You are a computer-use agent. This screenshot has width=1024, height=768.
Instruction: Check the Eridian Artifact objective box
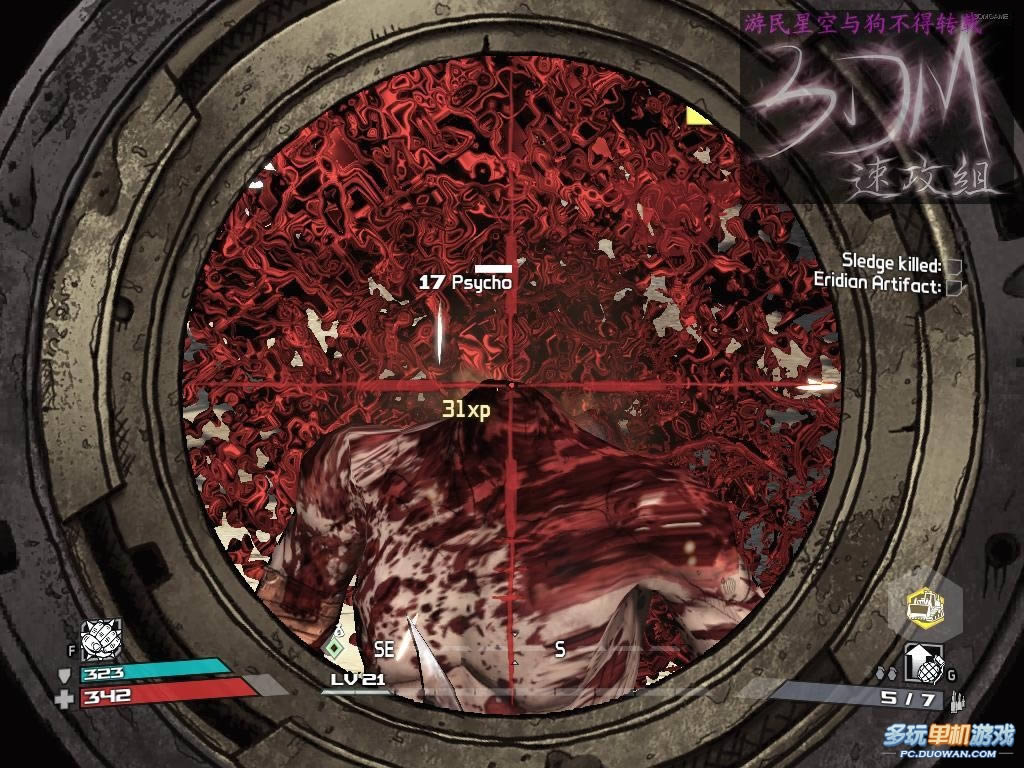pos(954,286)
